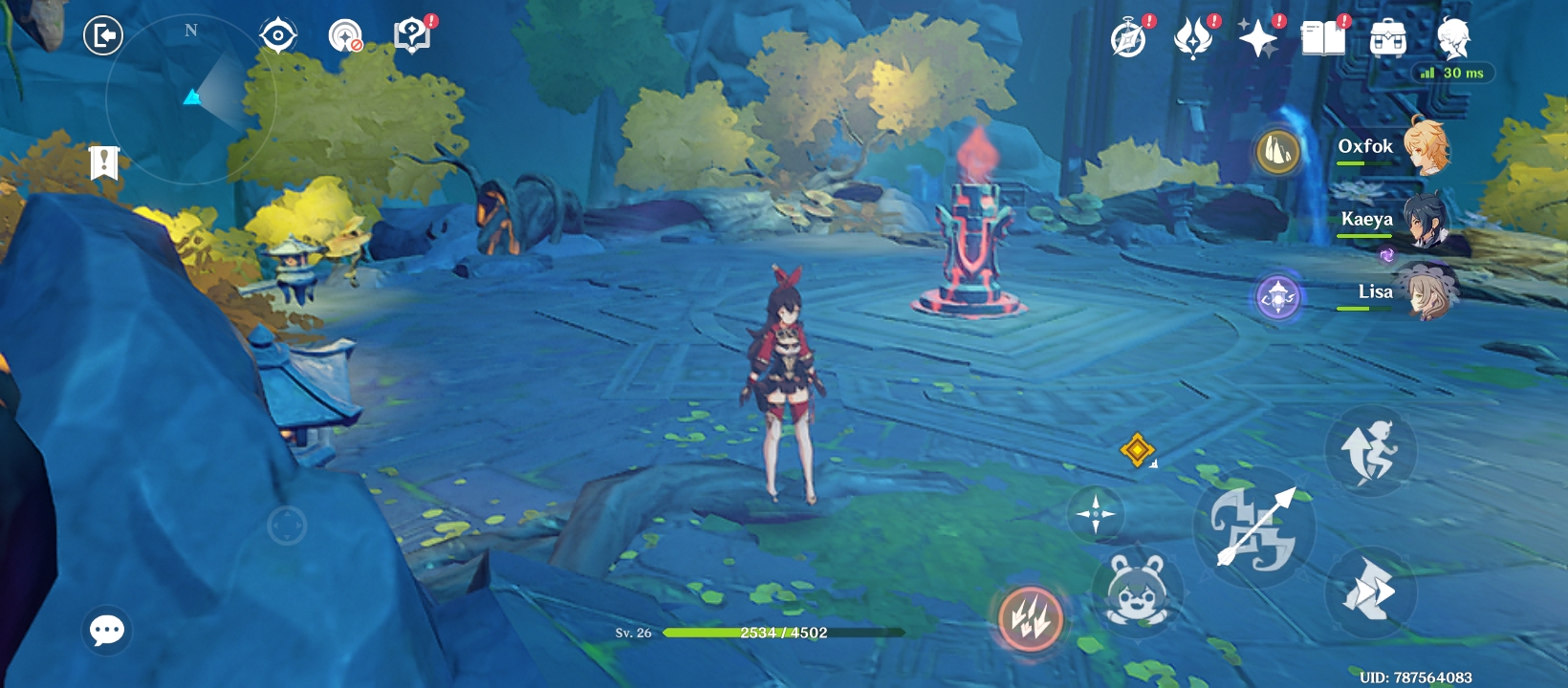
Task: Tap the exit door icon
Action: [103, 36]
